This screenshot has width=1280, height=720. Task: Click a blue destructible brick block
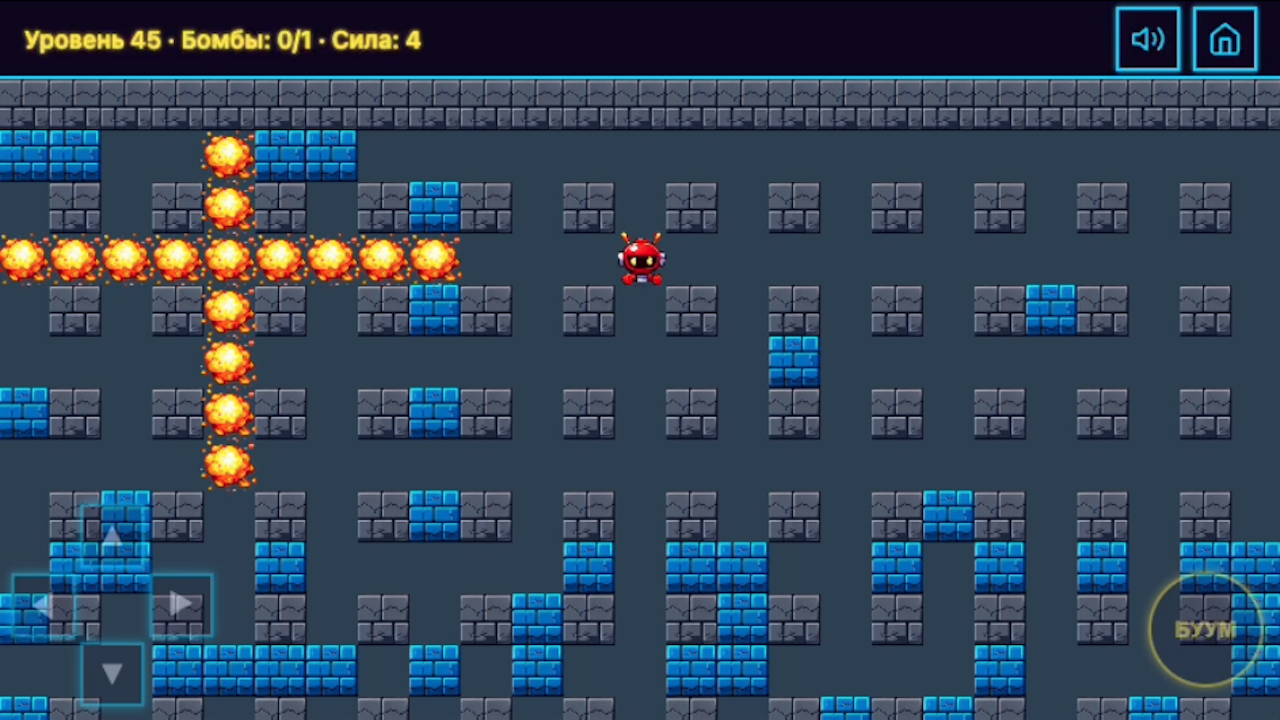pos(436,205)
